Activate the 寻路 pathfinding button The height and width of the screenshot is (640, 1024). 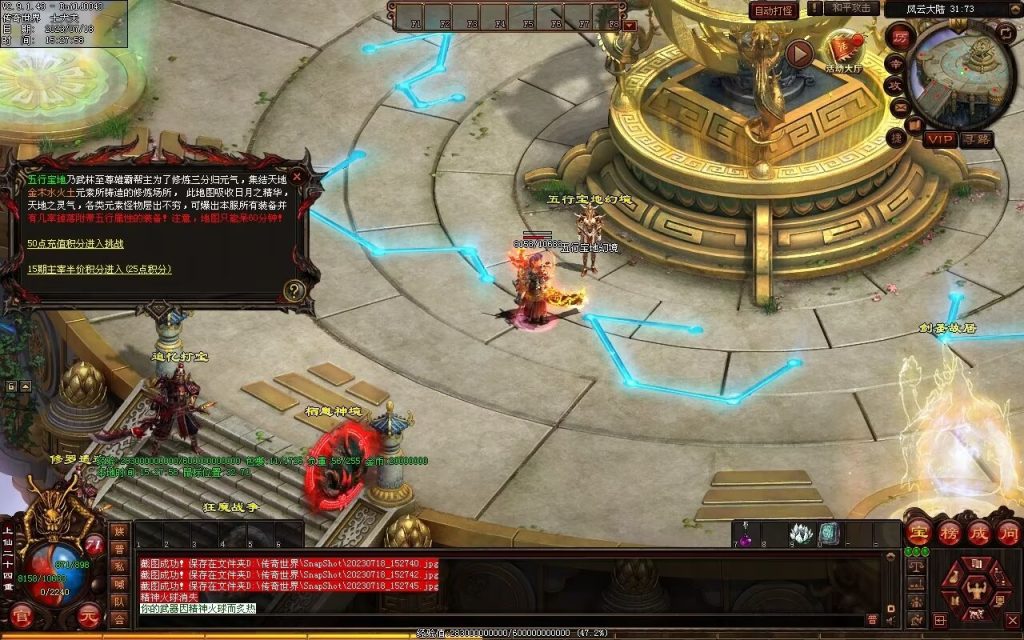[975, 139]
